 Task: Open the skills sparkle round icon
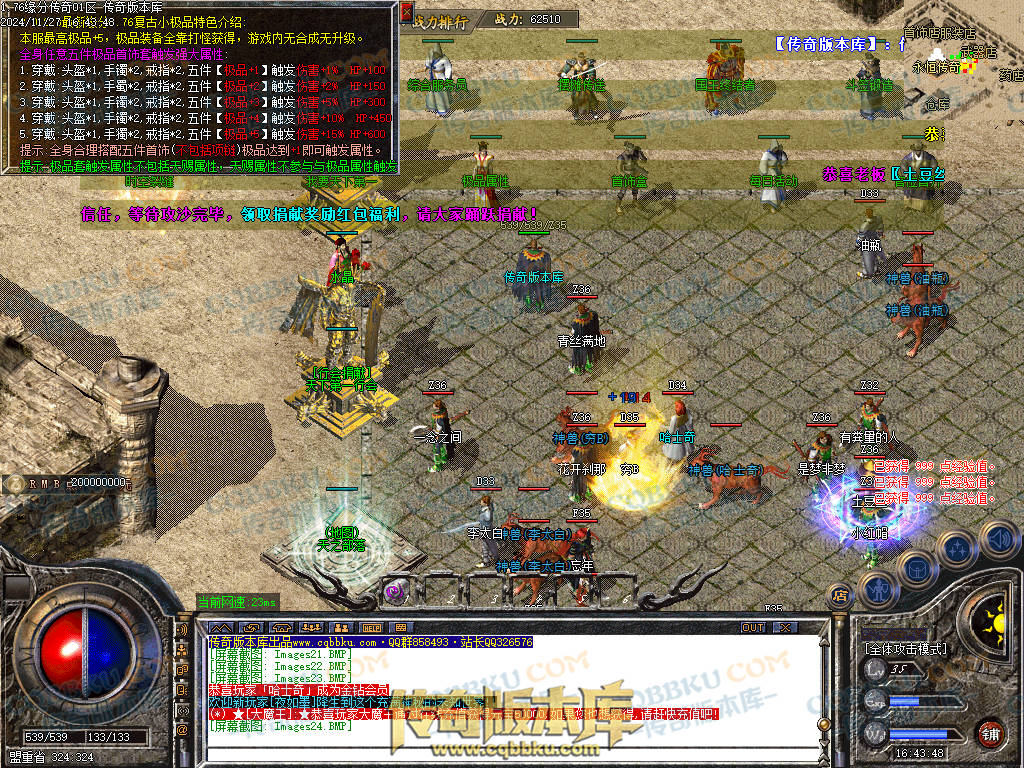click(957, 548)
